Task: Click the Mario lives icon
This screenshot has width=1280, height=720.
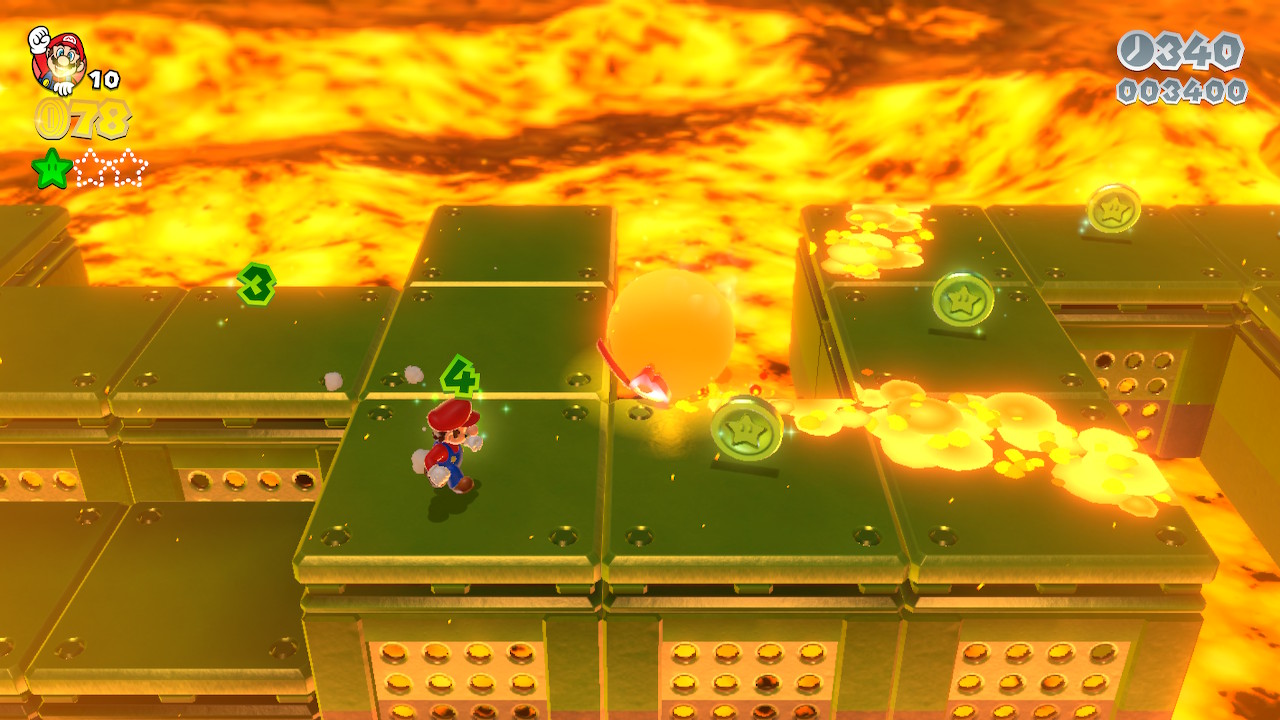Action: [59, 58]
